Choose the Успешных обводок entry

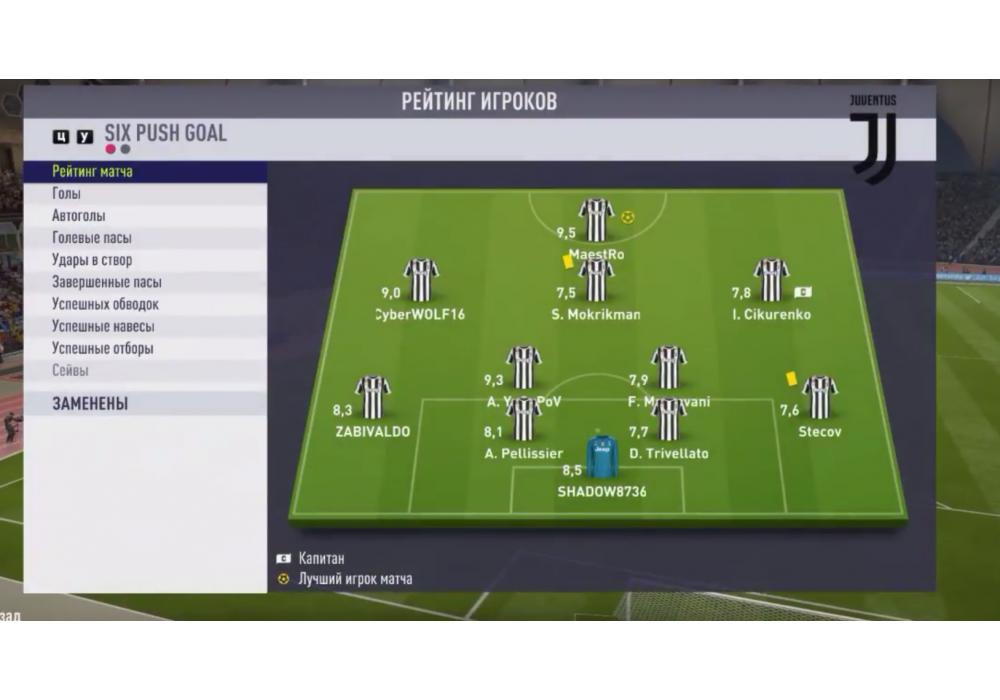click(x=105, y=304)
